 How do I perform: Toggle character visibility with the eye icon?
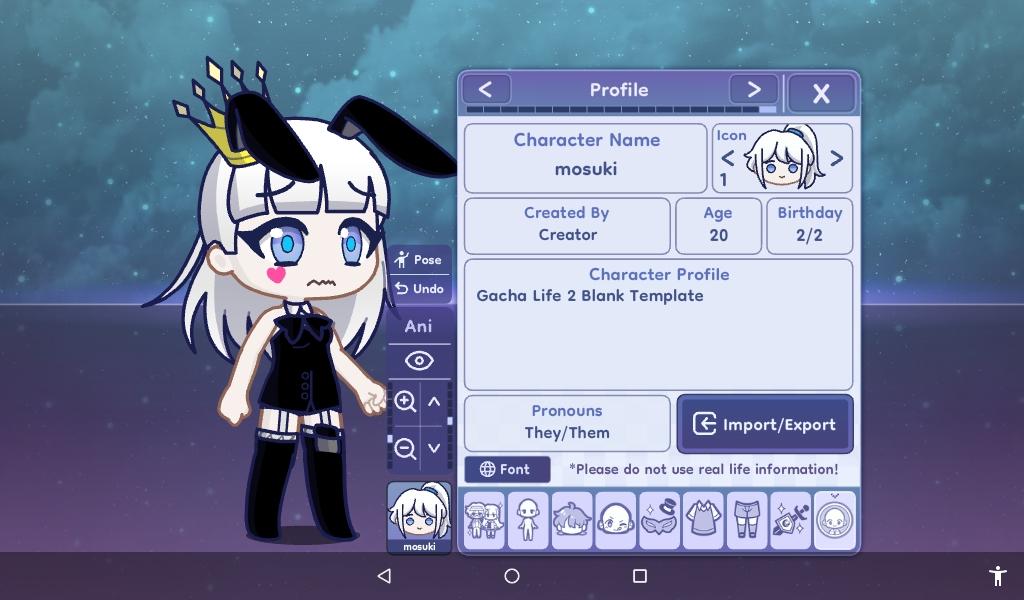click(x=418, y=360)
